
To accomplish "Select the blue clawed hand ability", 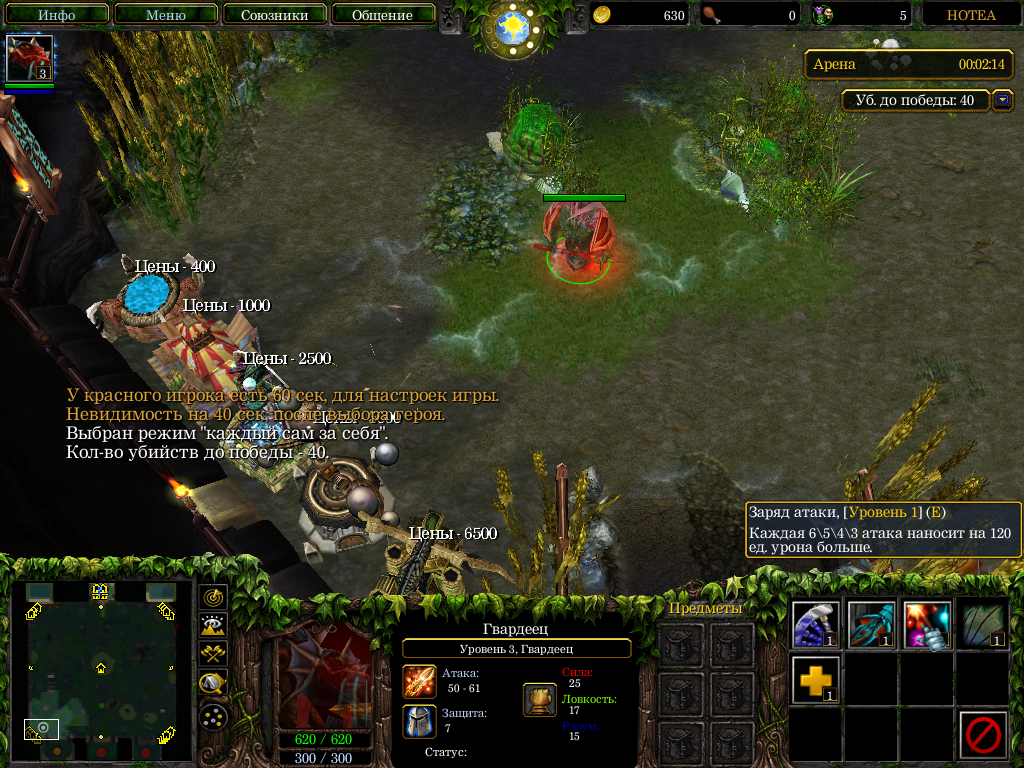I will coord(816,625).
